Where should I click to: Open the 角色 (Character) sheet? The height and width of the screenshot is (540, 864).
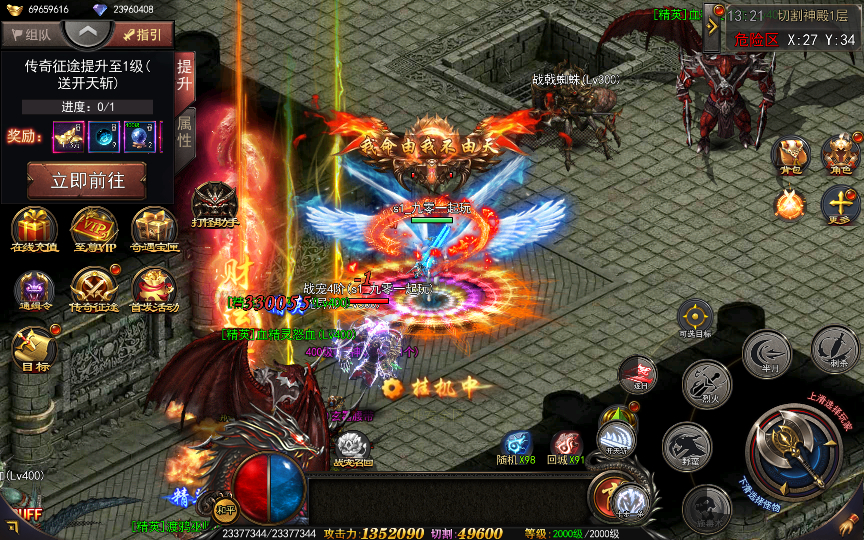pyautogui.click(x=840, y=155)
